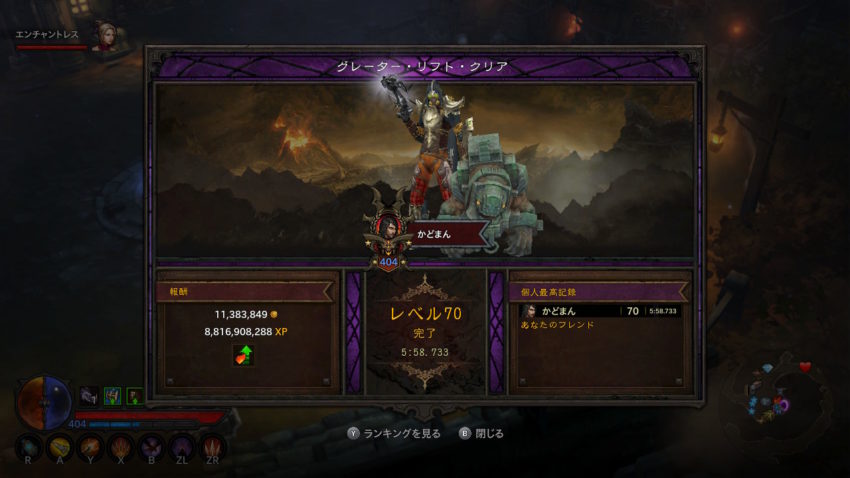This screenshot has height=478, width=850.
Task: Activate the skill in the ZR slot
Action: (213, 446)
